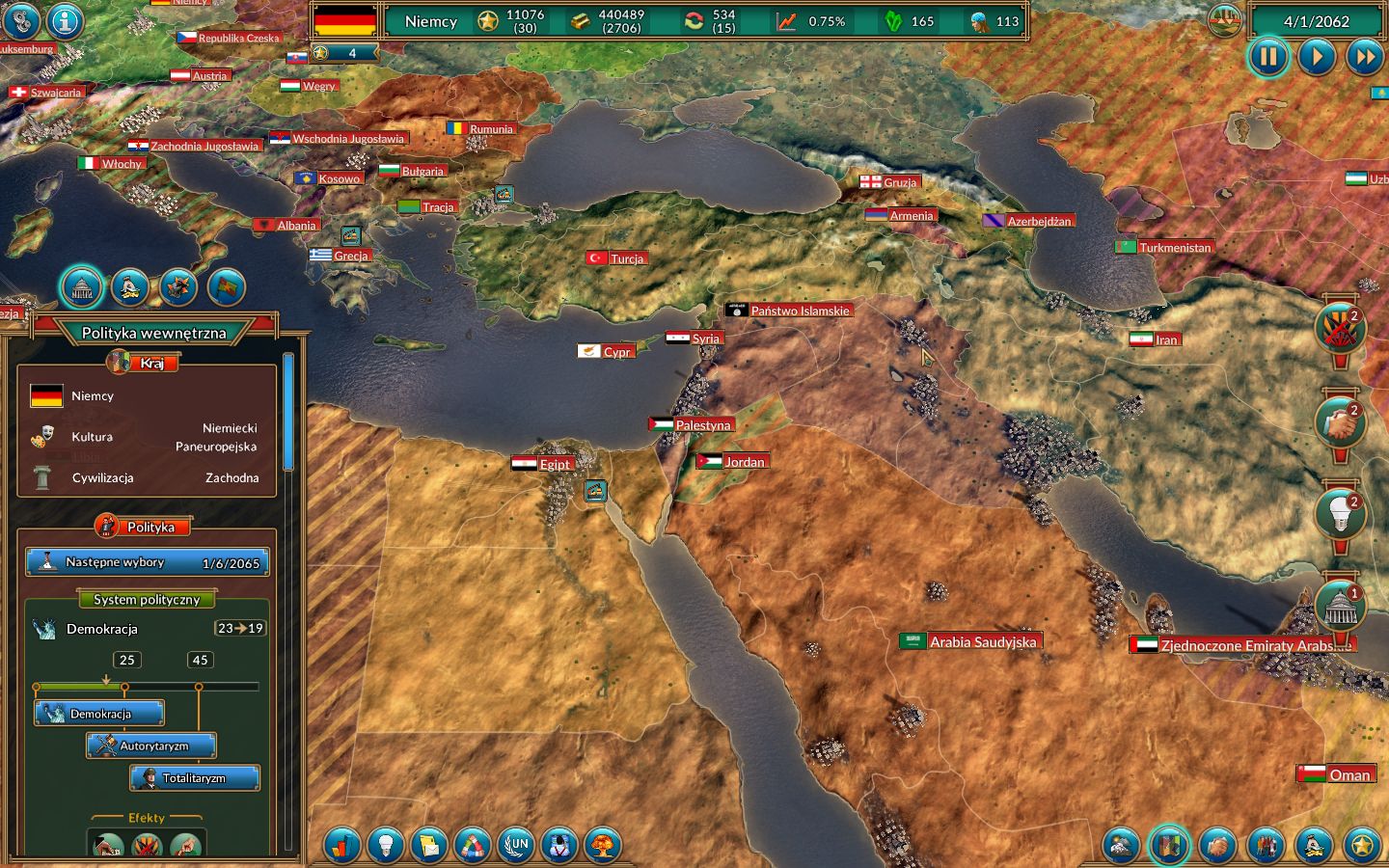Open the research light bulb menu
Screen dimensions: 1389x868
[385, 846]
